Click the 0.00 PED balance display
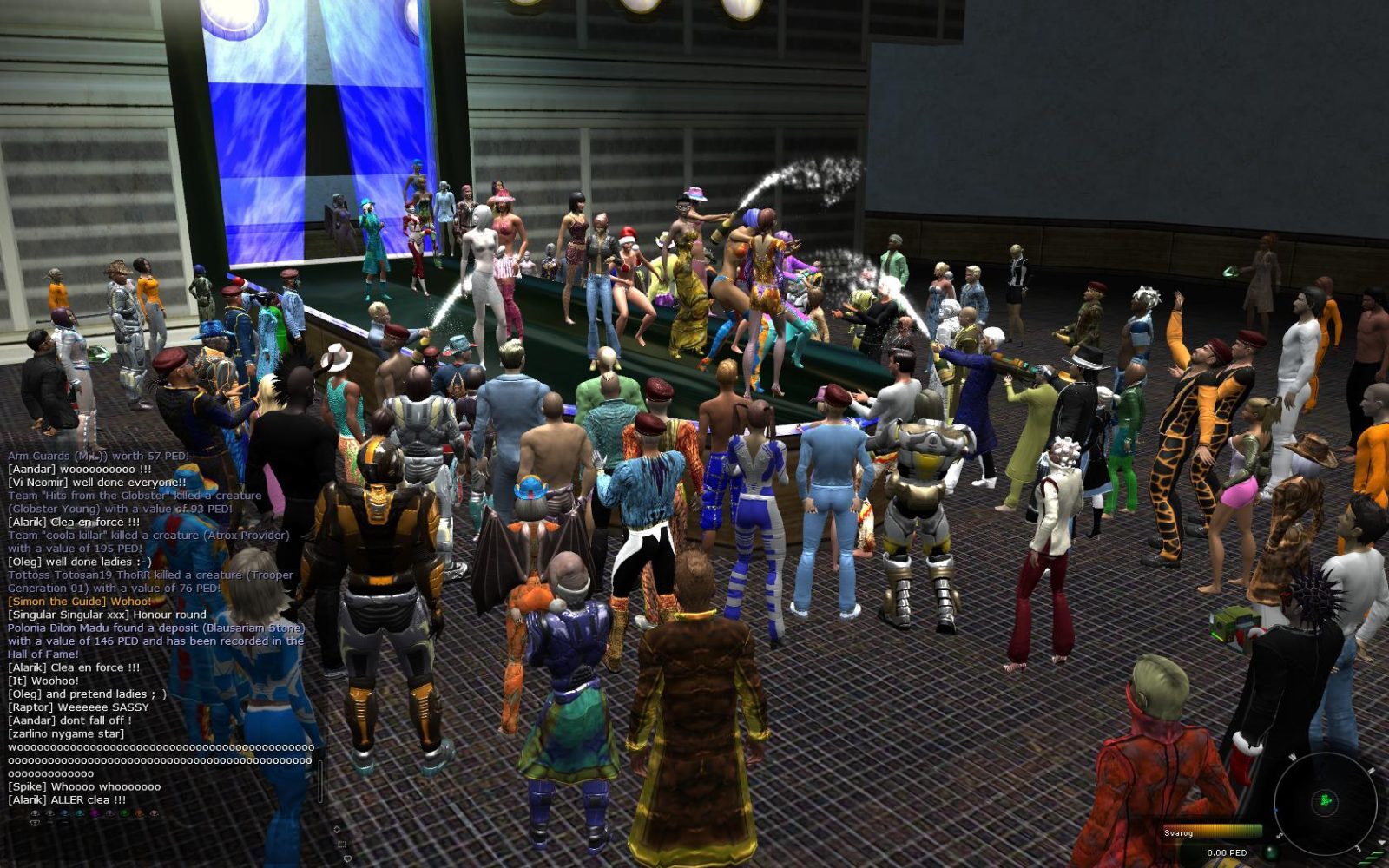The width and height of the screenshot is (1389, 868). [1228, 852]
